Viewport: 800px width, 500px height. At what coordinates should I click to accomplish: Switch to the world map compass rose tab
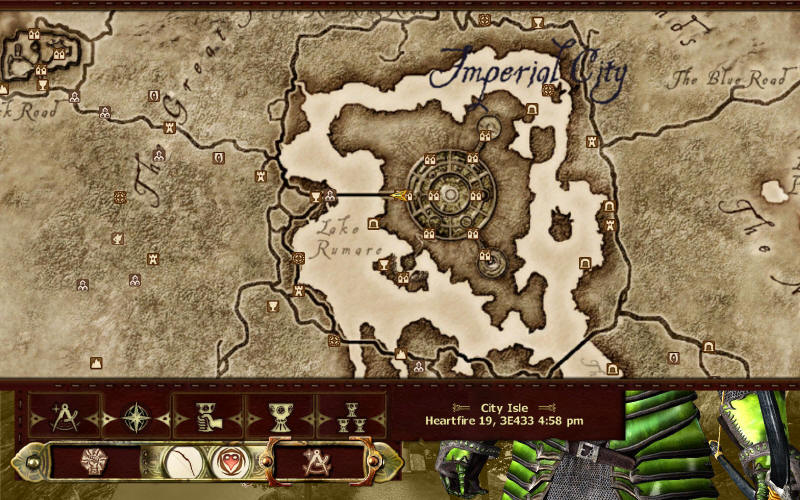[136, 415]
